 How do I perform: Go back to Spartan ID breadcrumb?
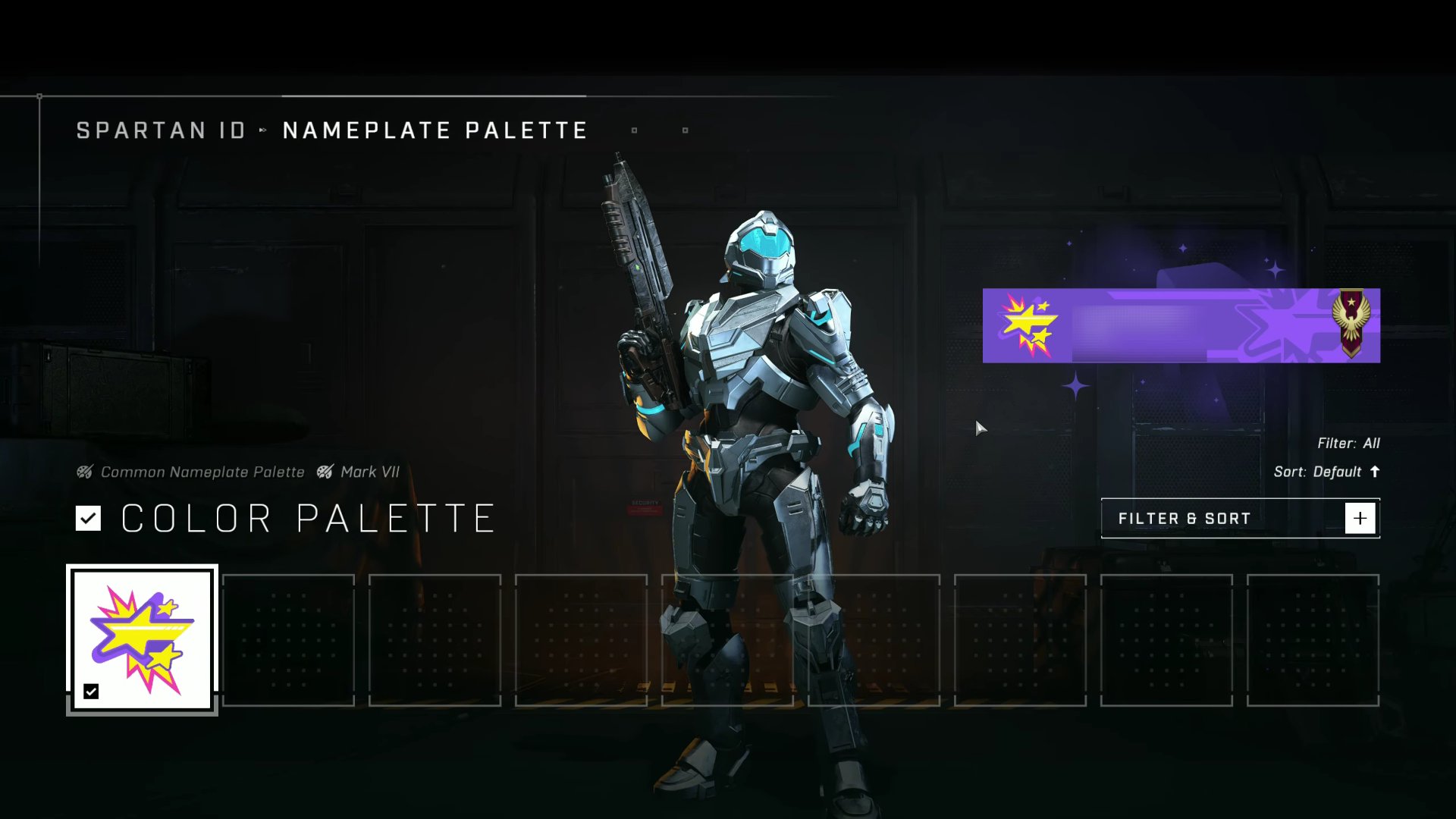162,130
